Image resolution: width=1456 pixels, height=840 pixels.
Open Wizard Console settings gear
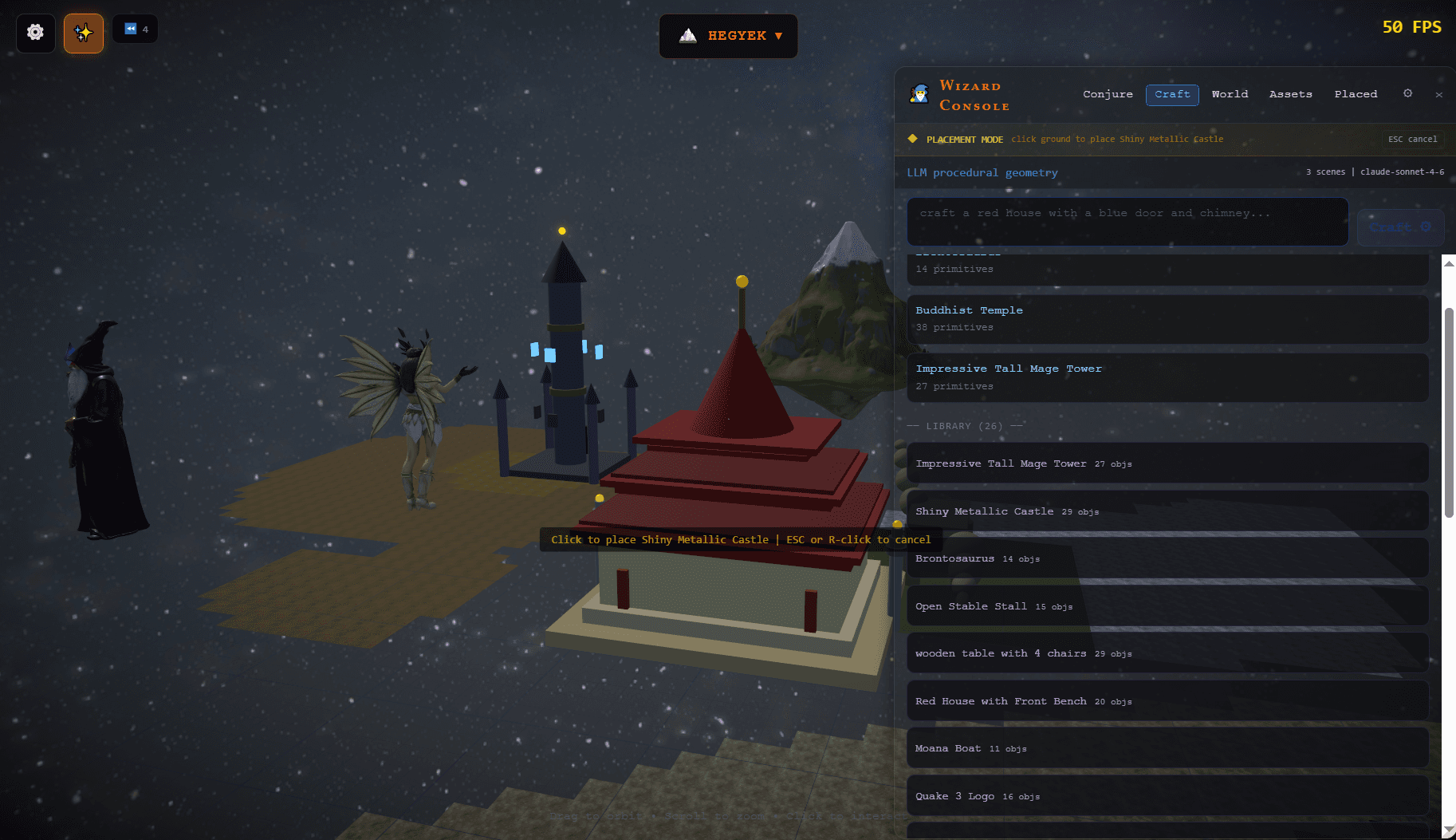click(x=1407, y=93)
